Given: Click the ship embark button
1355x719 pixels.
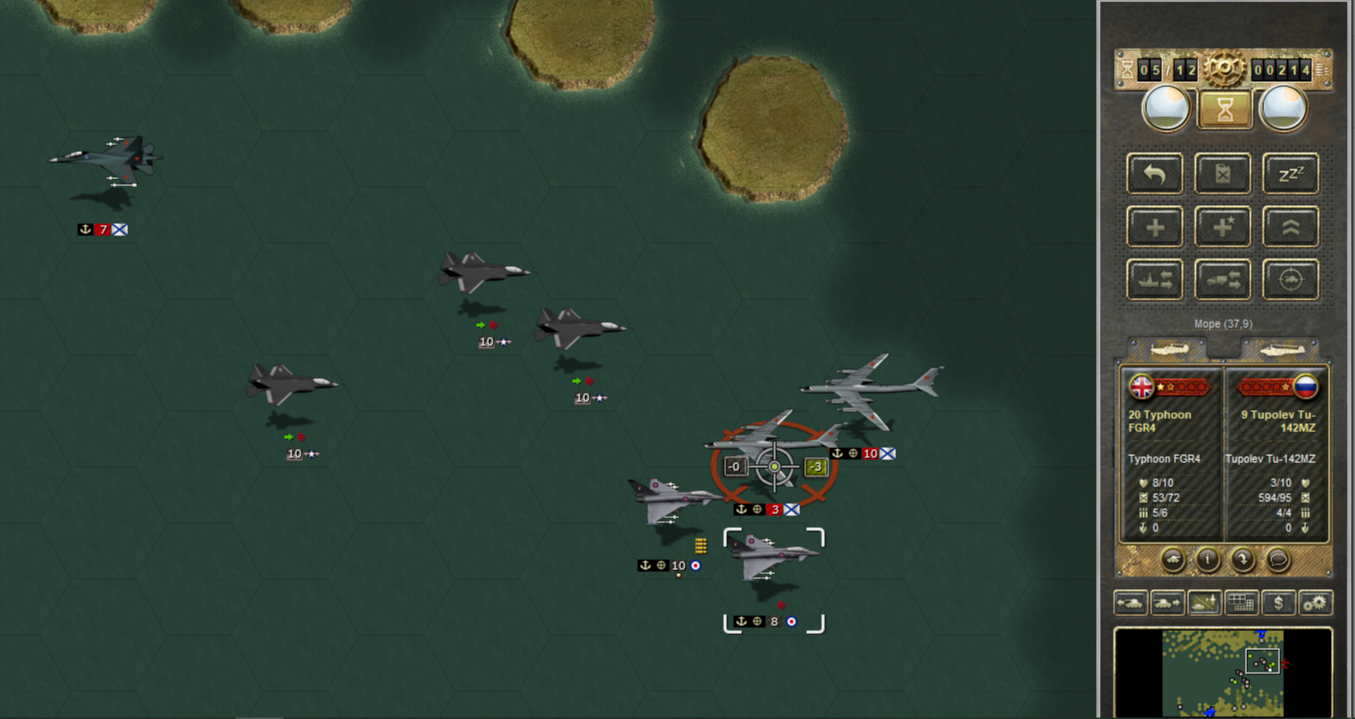Looking at the screenshot, I should click(1155, 280).
